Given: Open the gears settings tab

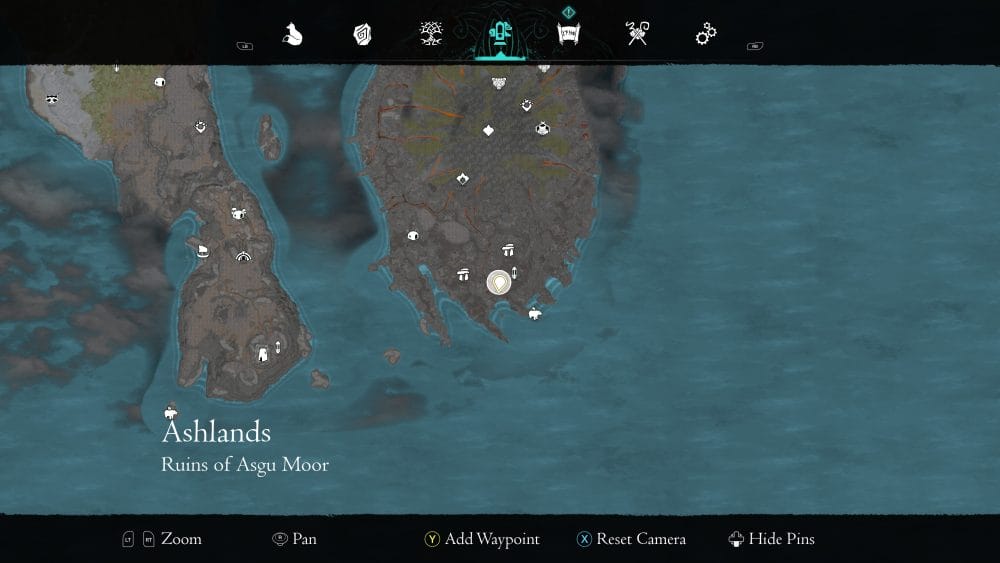Looking at the screenshot, I should click(x=706, y=35).
